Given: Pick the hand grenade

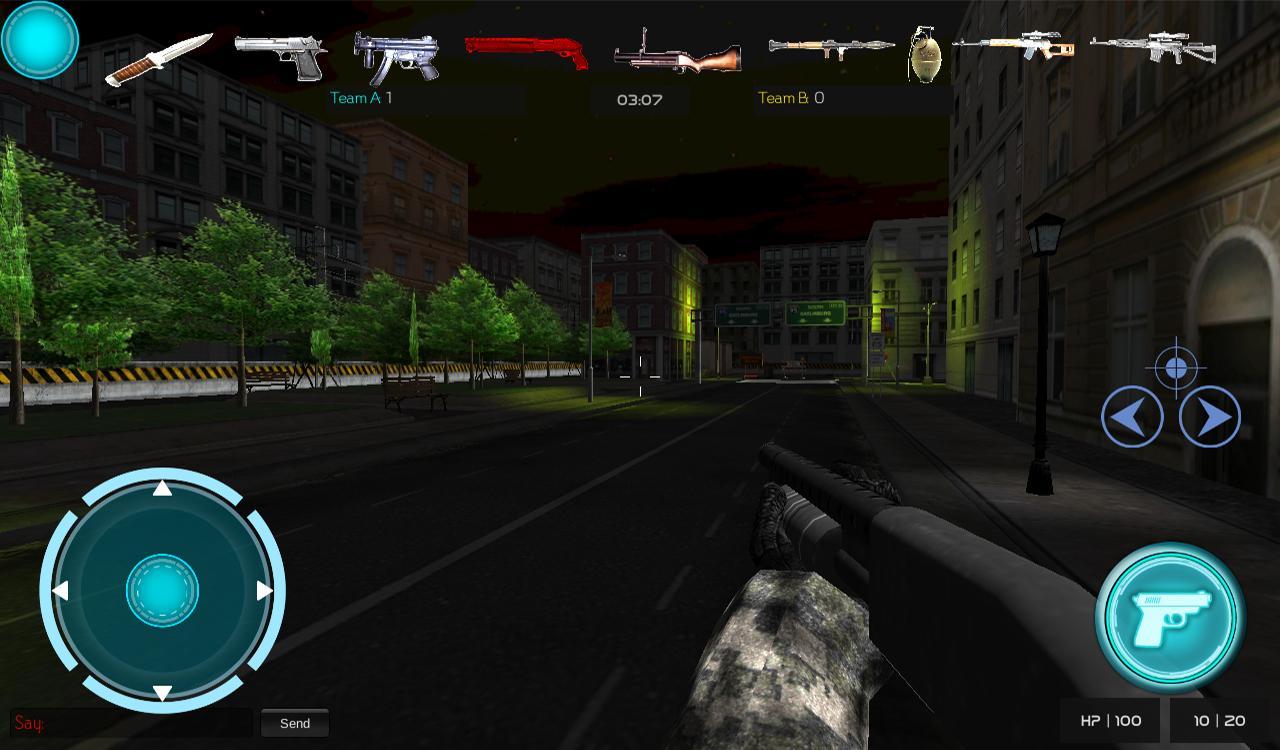Looking at the screenshot, I should [924, 55].
